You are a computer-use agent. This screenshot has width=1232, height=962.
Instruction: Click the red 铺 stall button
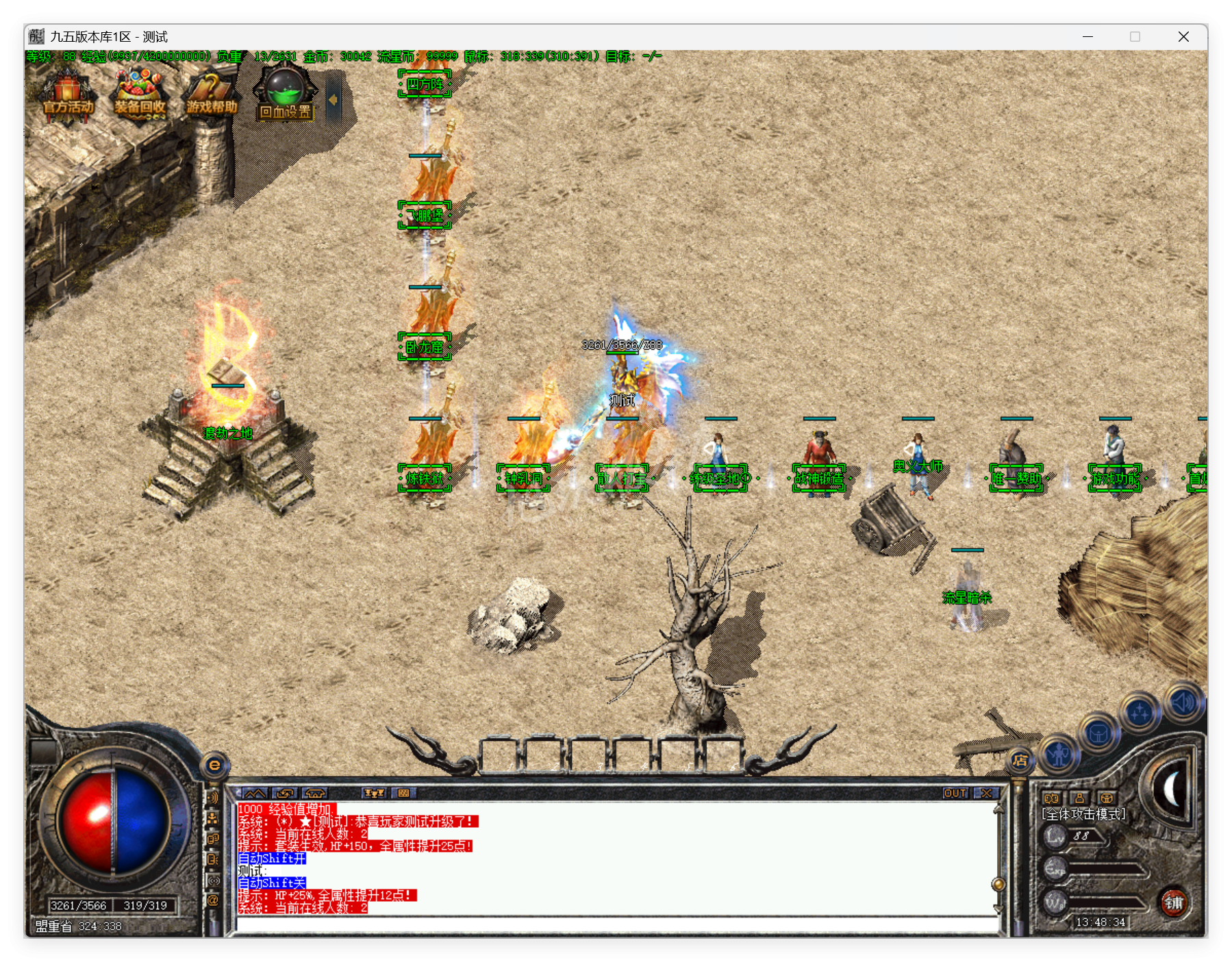1174,902
